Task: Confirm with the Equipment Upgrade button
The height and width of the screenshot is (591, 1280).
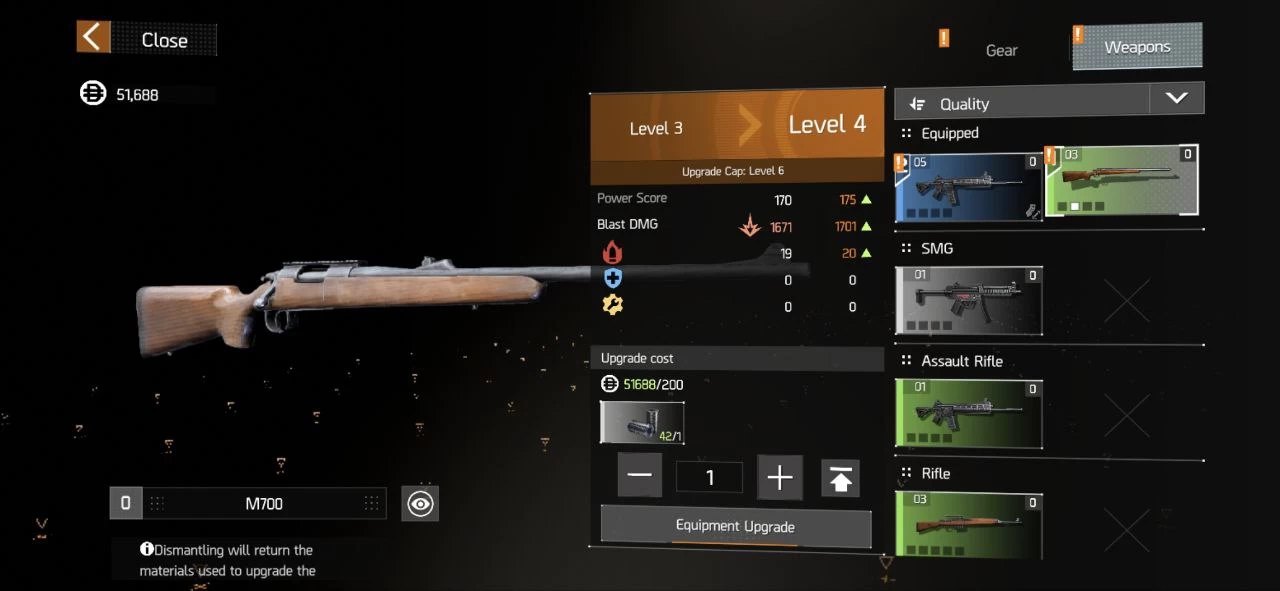Action: coord(735,526)
